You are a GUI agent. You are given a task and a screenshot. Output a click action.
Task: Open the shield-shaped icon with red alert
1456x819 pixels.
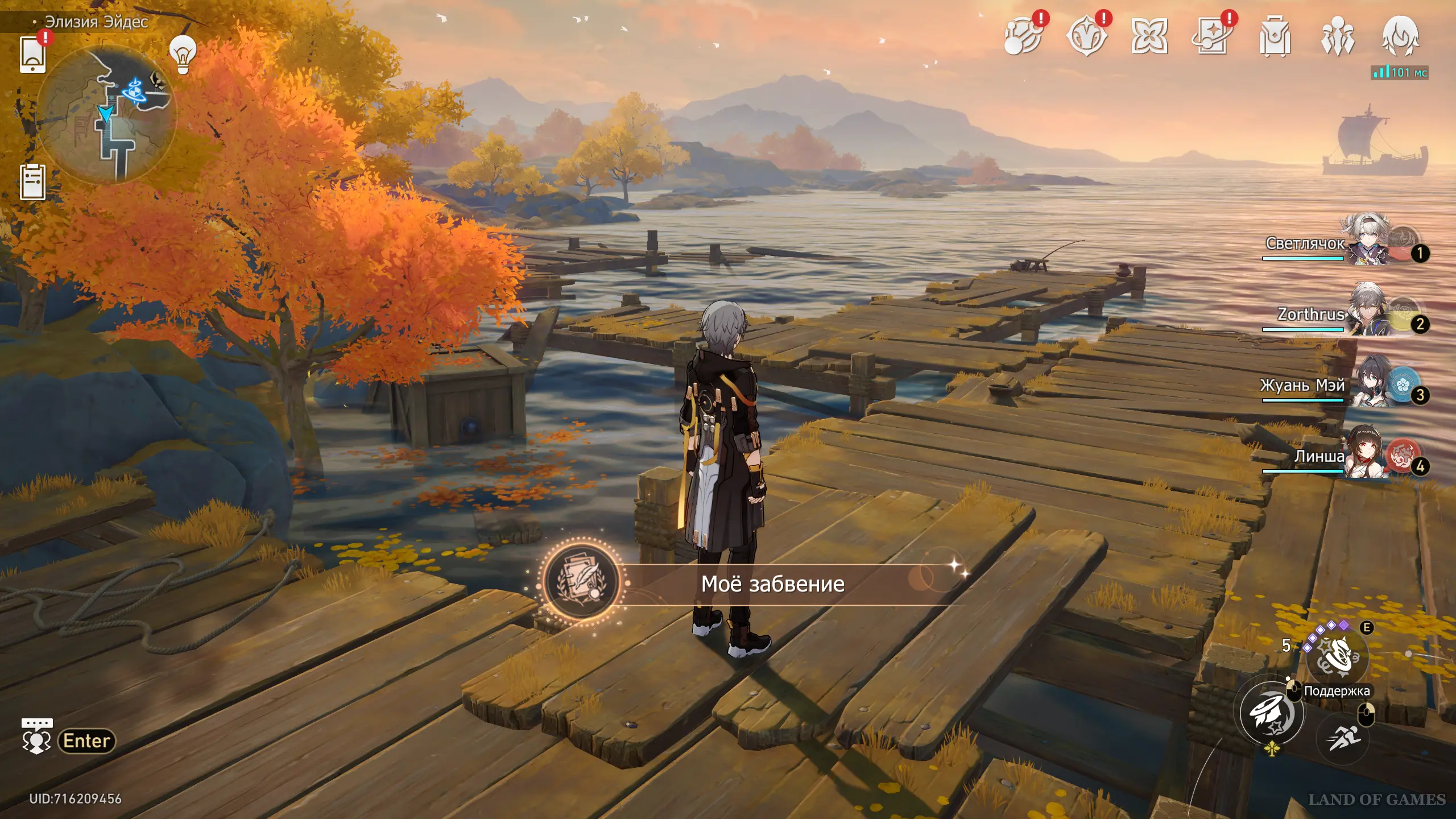point(1086,37)
